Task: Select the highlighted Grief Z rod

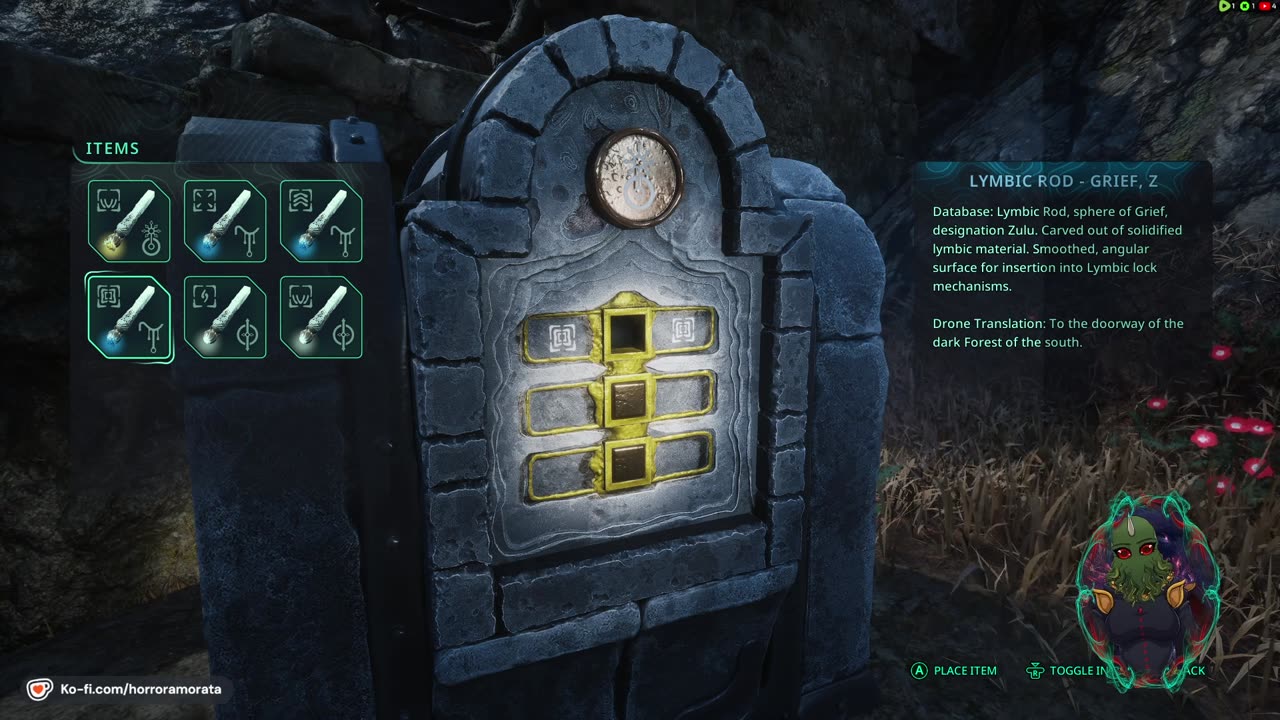Action: pos(129,317)
